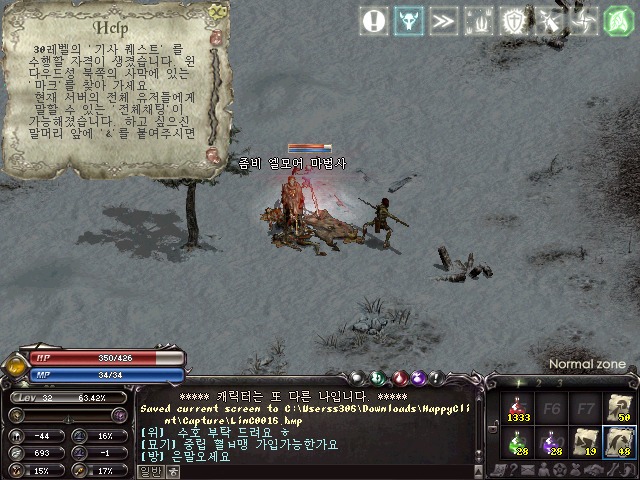
Task: Switch to hotbar page 2
Action: (539, 382)
